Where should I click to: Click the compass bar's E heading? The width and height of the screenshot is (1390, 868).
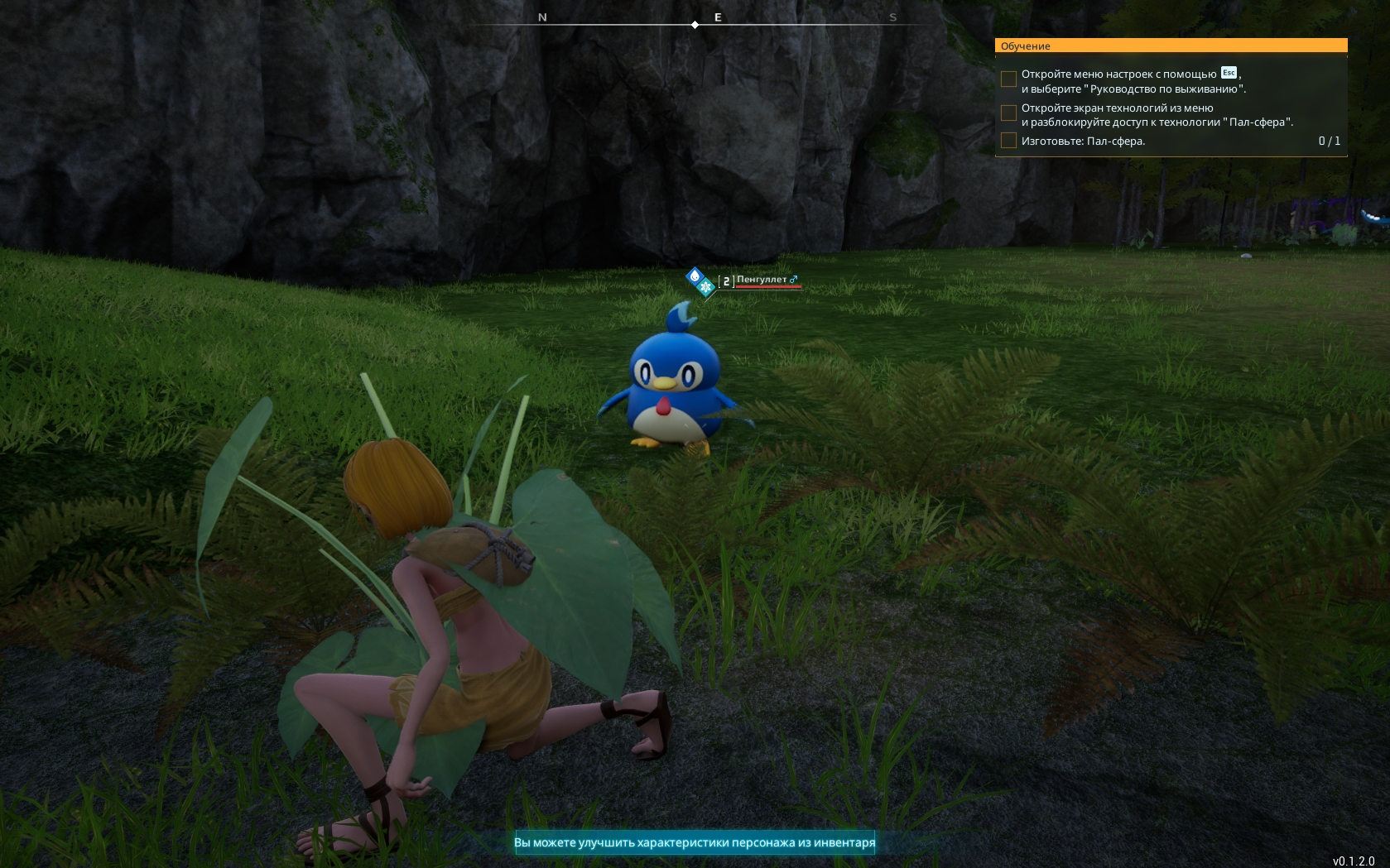(718, 17)
